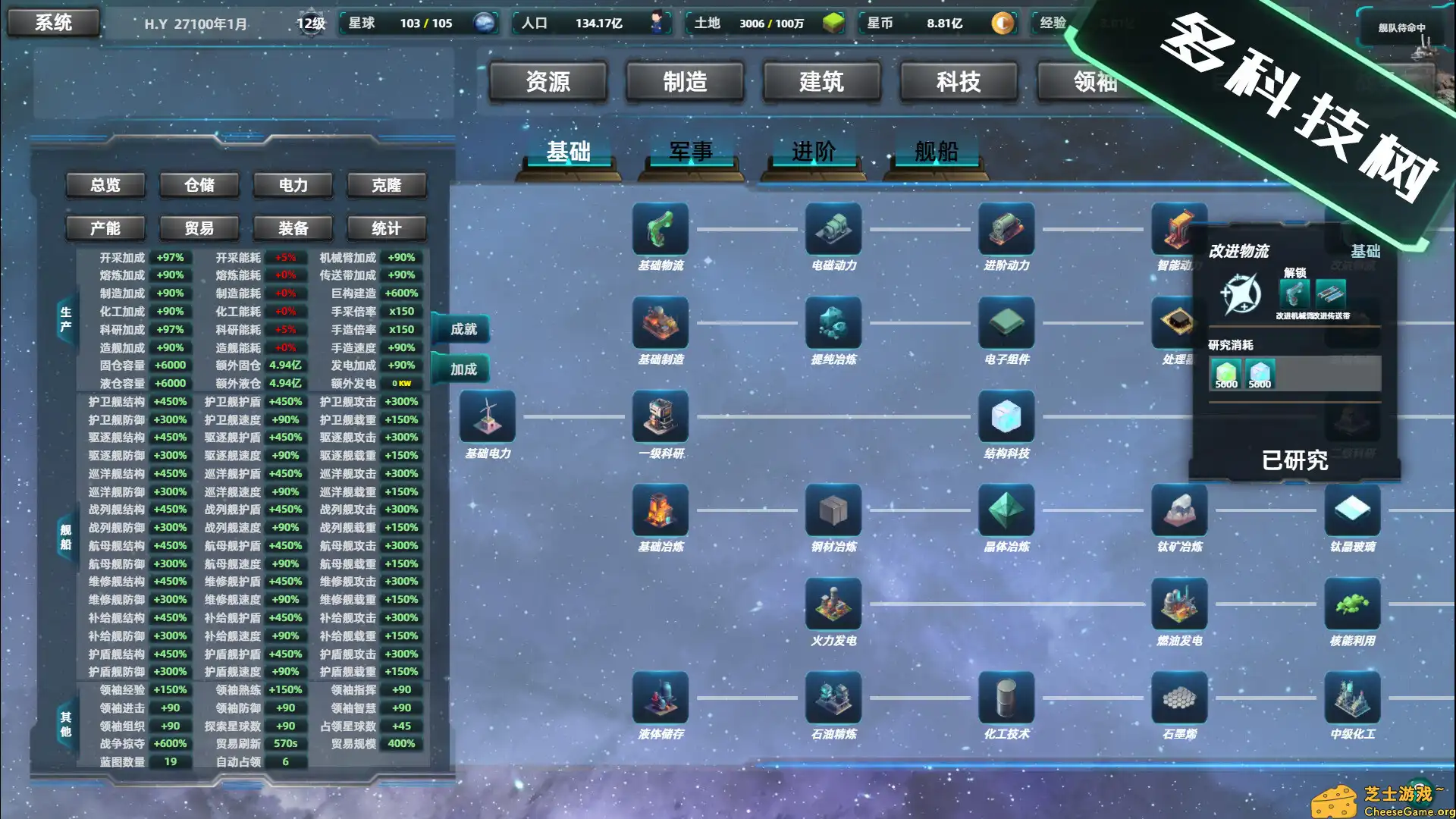Select the 火力发电 tech node
This screenshot has height=819, width=1456.
click(833, 603)
